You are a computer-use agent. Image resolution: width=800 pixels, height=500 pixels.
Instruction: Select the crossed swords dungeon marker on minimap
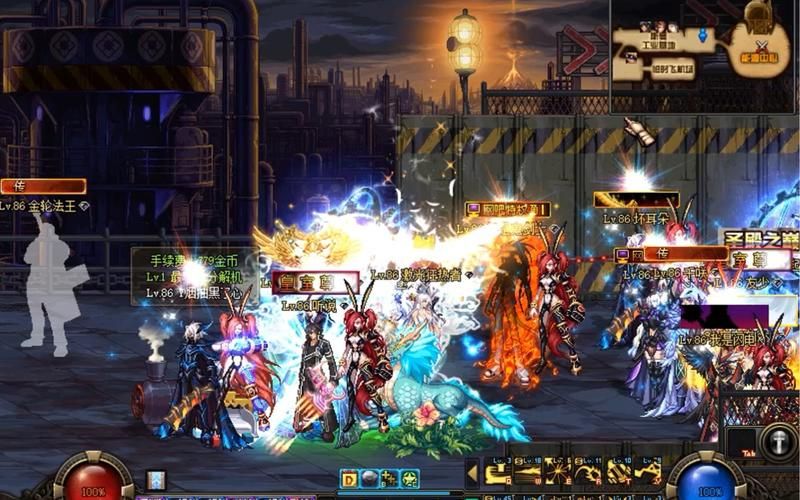pyautogui.click(x=760, y=45)
